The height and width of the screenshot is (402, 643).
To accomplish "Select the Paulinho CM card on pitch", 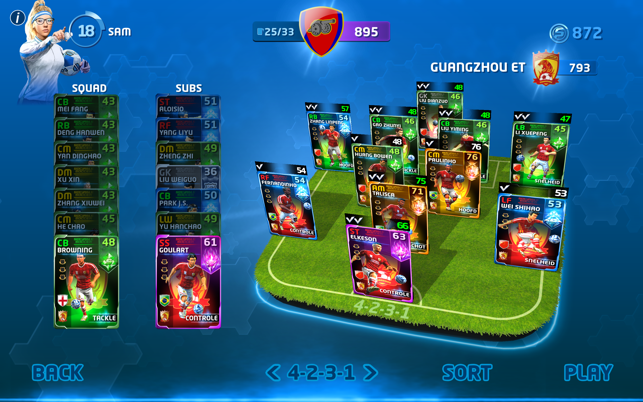I will click(452, 182).
